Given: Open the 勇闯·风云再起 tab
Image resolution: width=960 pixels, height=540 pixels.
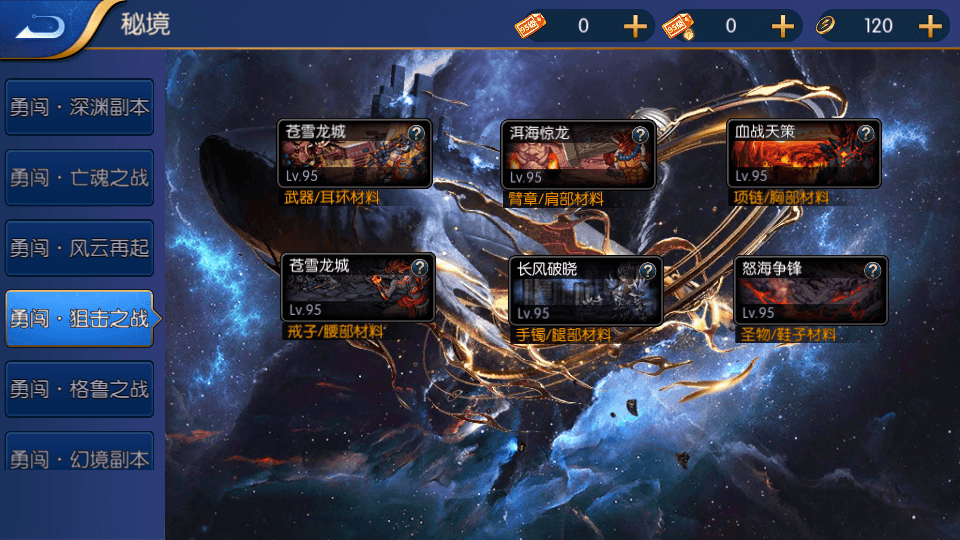Looking at the screenshot, I should tap(79, 248).
